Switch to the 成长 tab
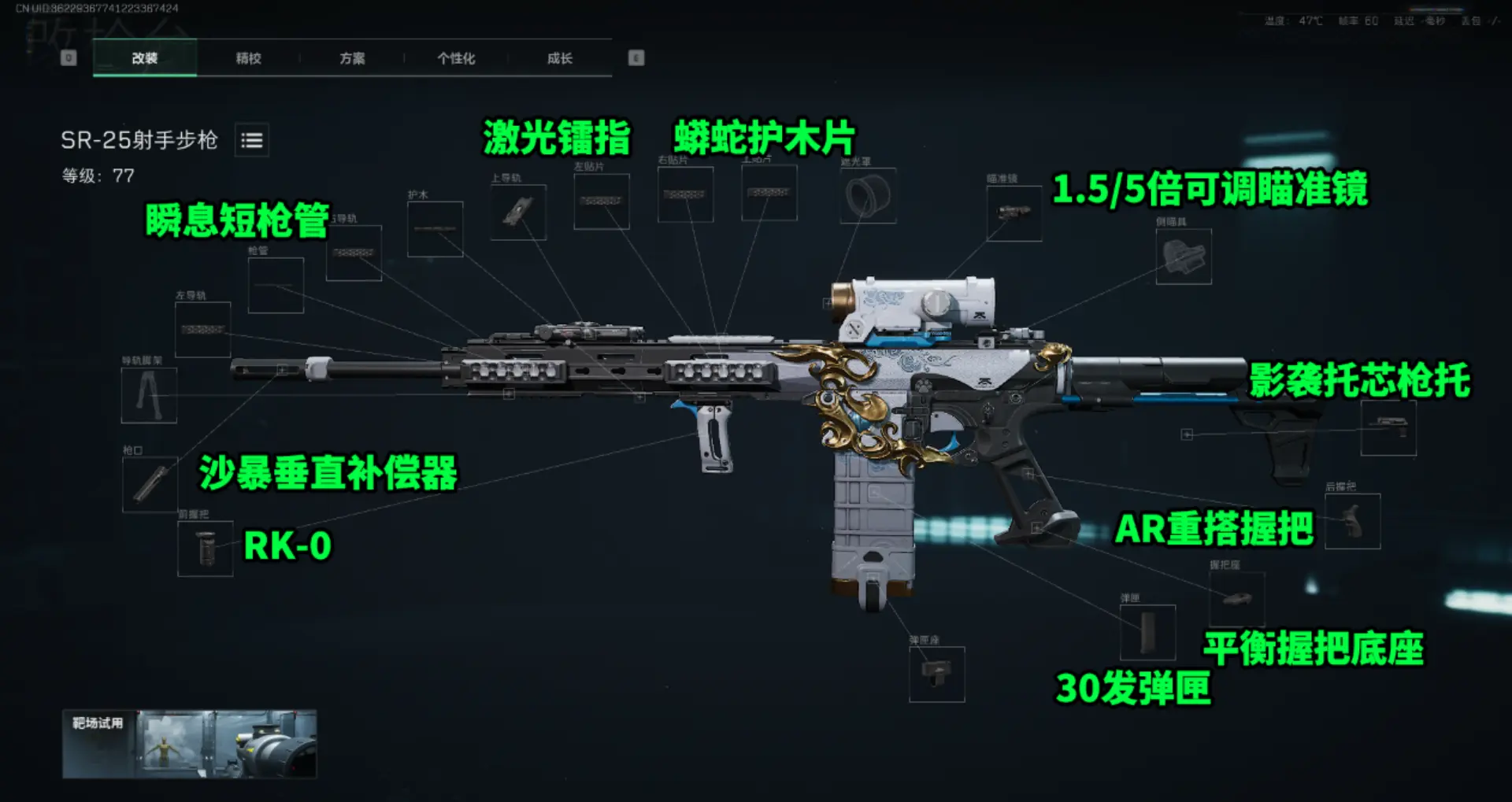The height and width of the screenshot is (802, 1512). tap(560, 57)
